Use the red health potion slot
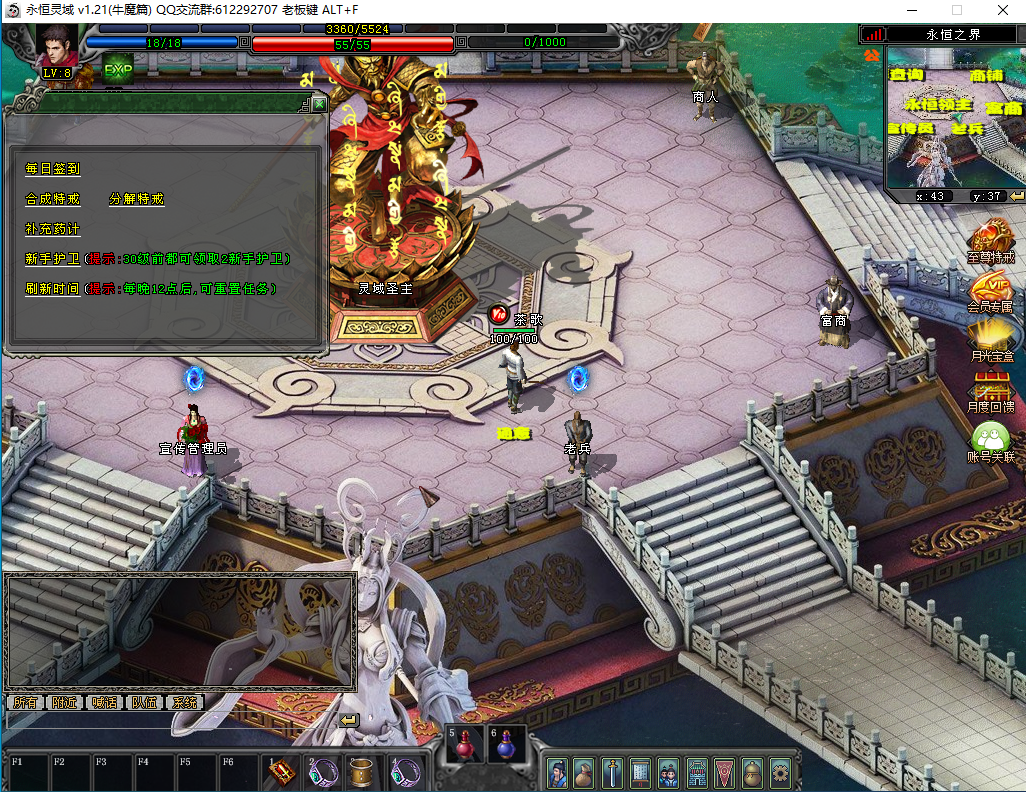 click(466, 746)
